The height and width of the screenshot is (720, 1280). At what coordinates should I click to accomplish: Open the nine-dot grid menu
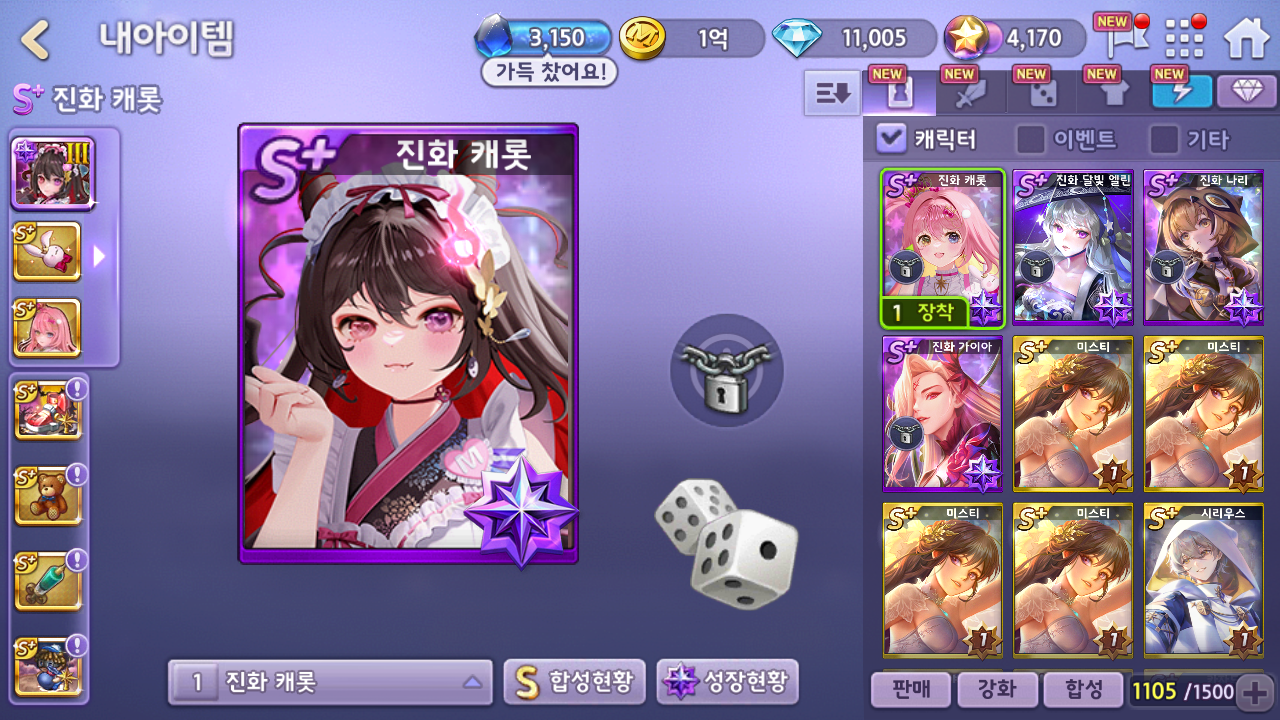point(1185,39)
